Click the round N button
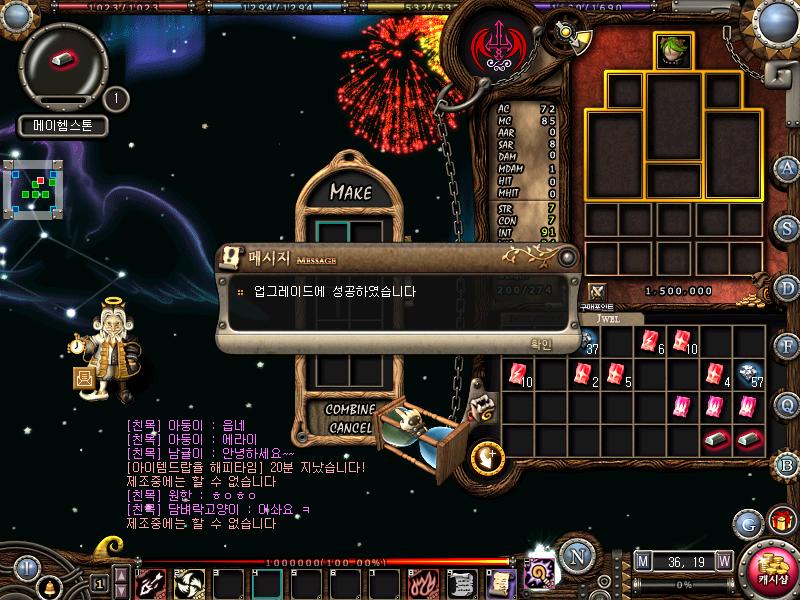Viewport: 800px width, 600px height. (x=574, y=556)
